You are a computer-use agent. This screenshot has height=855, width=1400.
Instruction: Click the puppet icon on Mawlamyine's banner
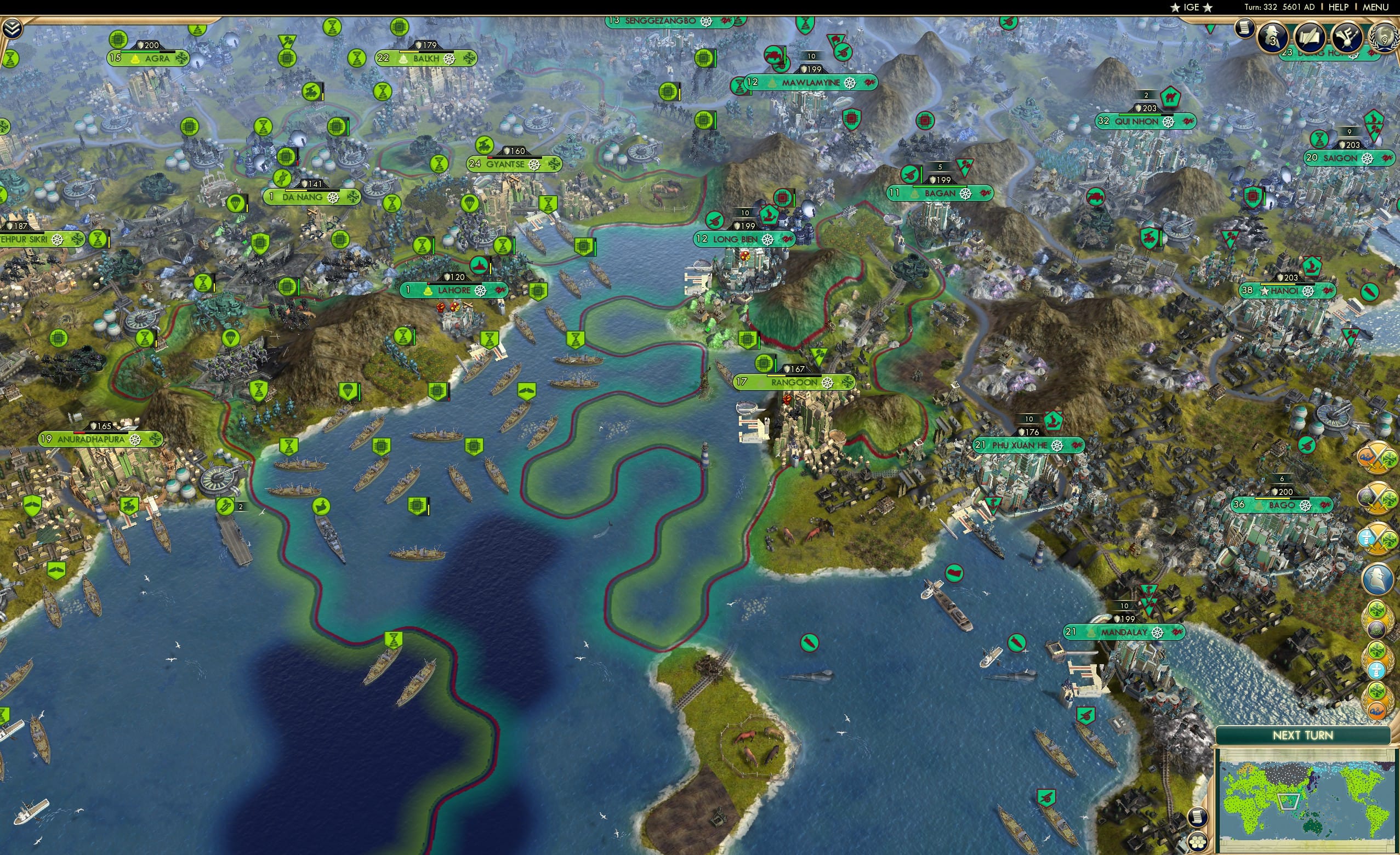[x=772, y=84]
